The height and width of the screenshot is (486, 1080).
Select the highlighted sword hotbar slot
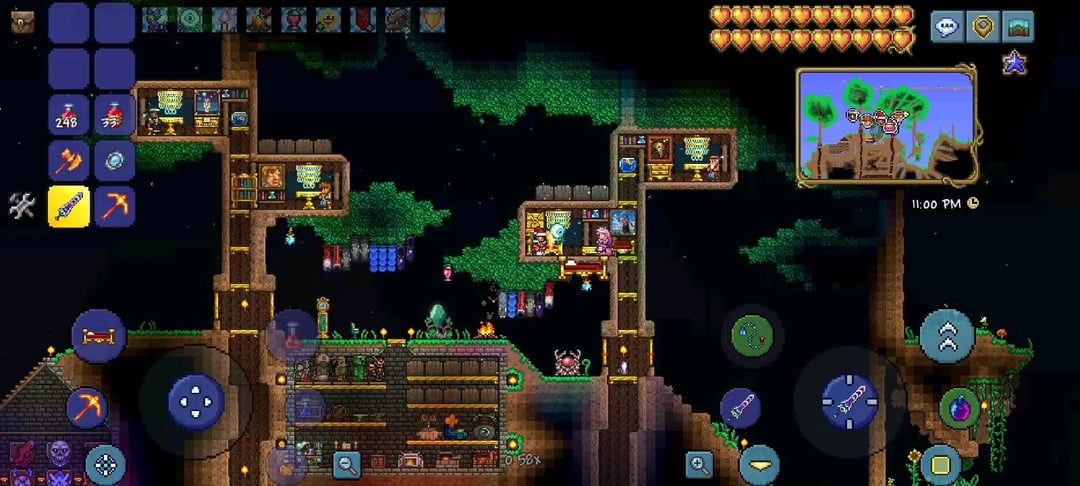(x=68, y=206)
